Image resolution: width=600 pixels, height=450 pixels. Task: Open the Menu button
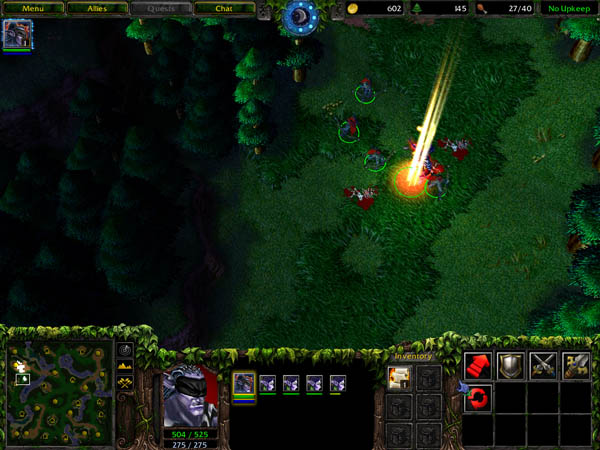coord(34,9)
